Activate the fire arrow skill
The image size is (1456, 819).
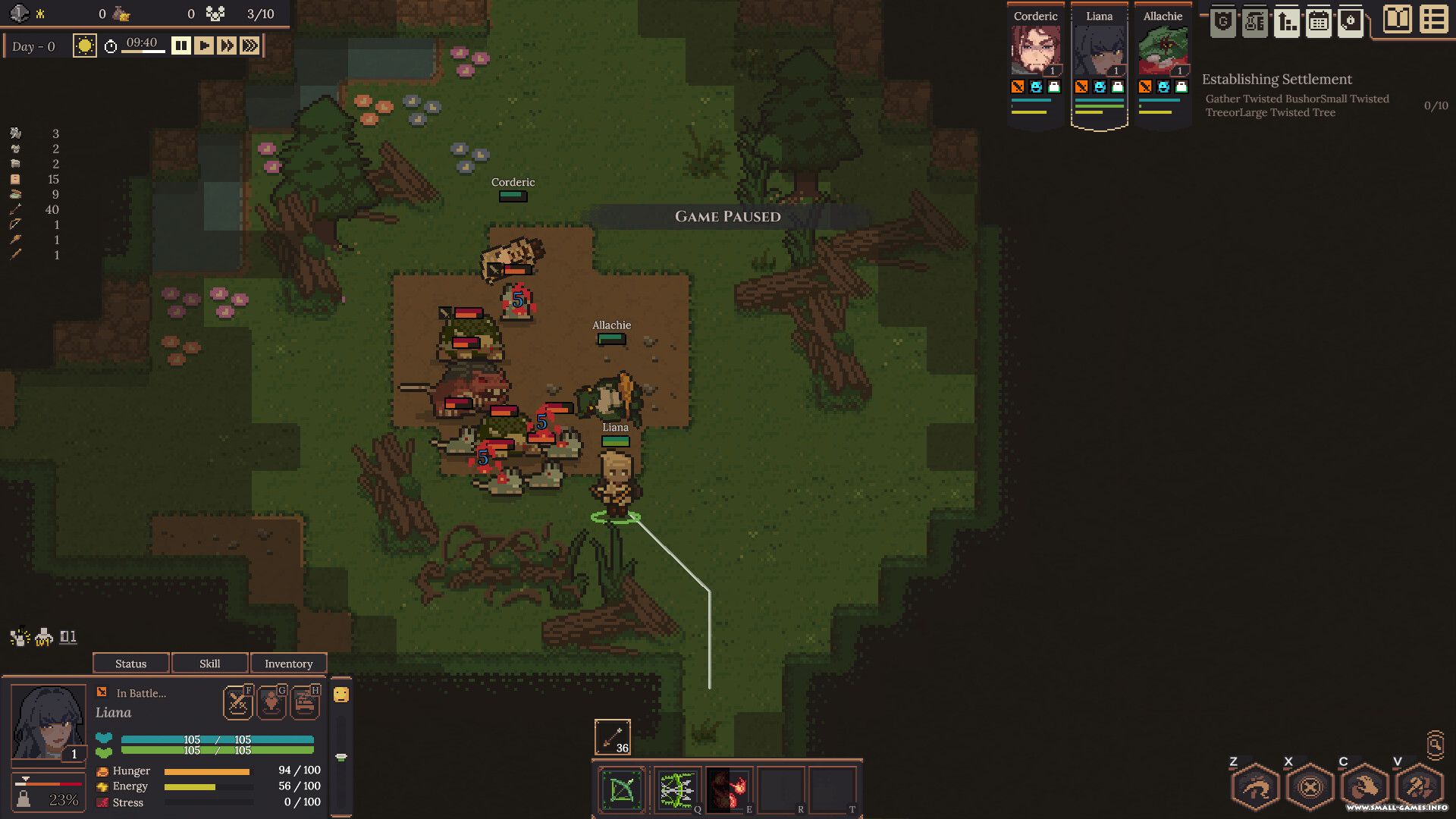coord(729,790)
